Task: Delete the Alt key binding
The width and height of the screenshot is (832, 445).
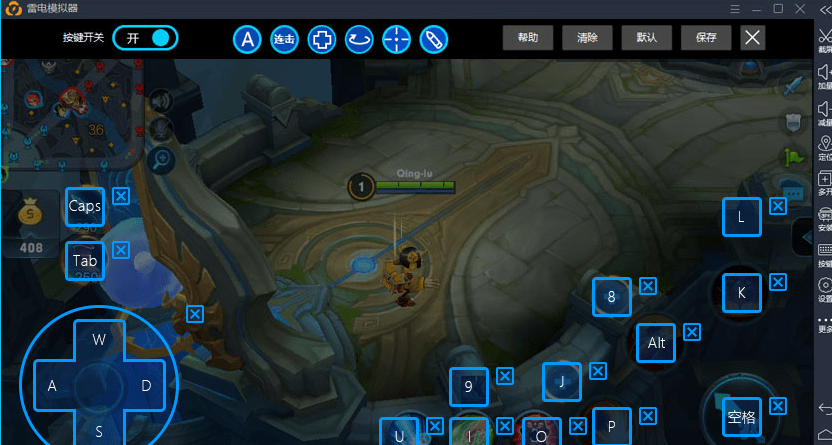Action: click(x=691, y=331)
